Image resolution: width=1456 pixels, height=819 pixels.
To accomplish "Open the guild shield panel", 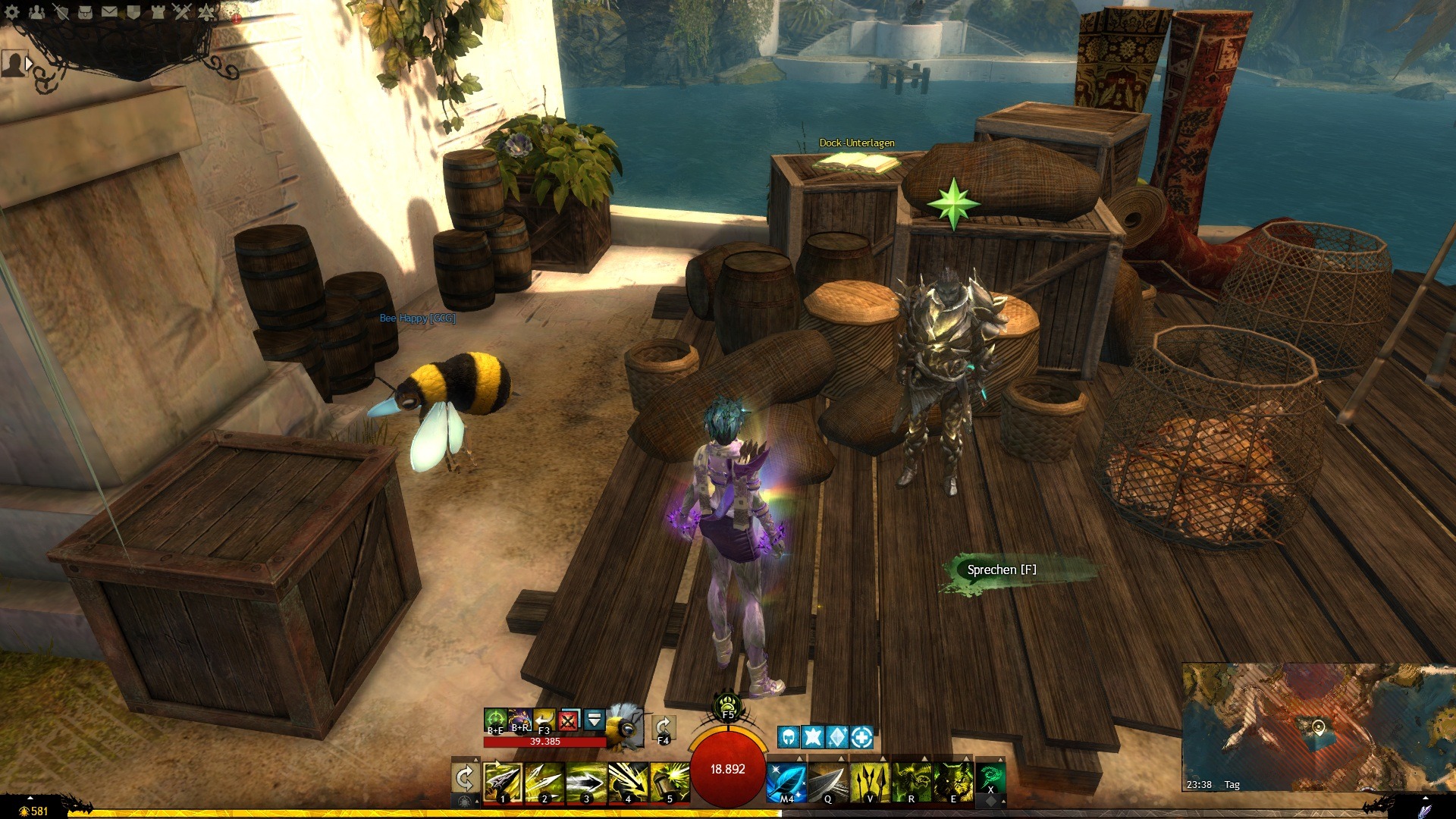I will pos(133,11).
